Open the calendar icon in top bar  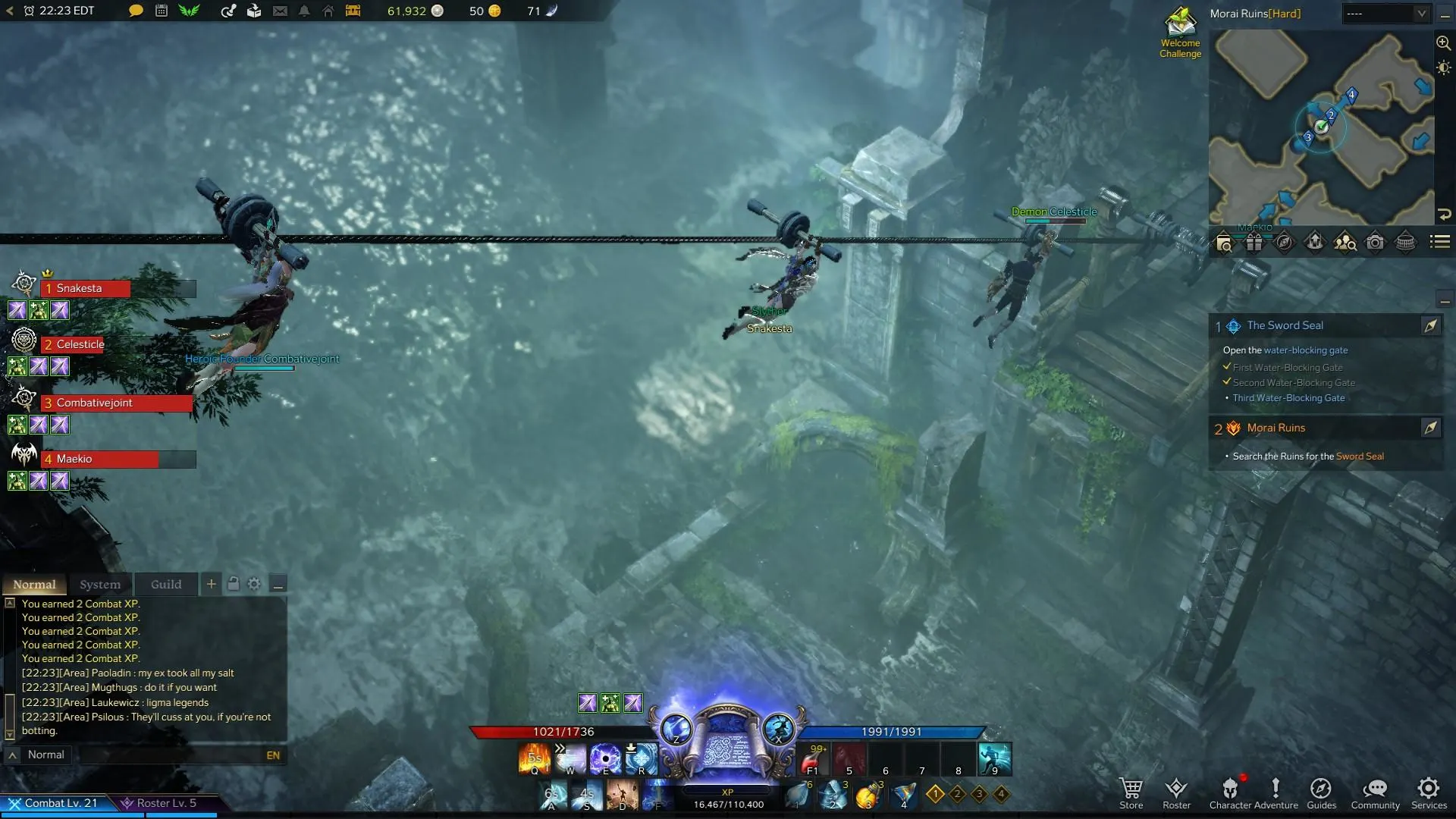[162, 11]
